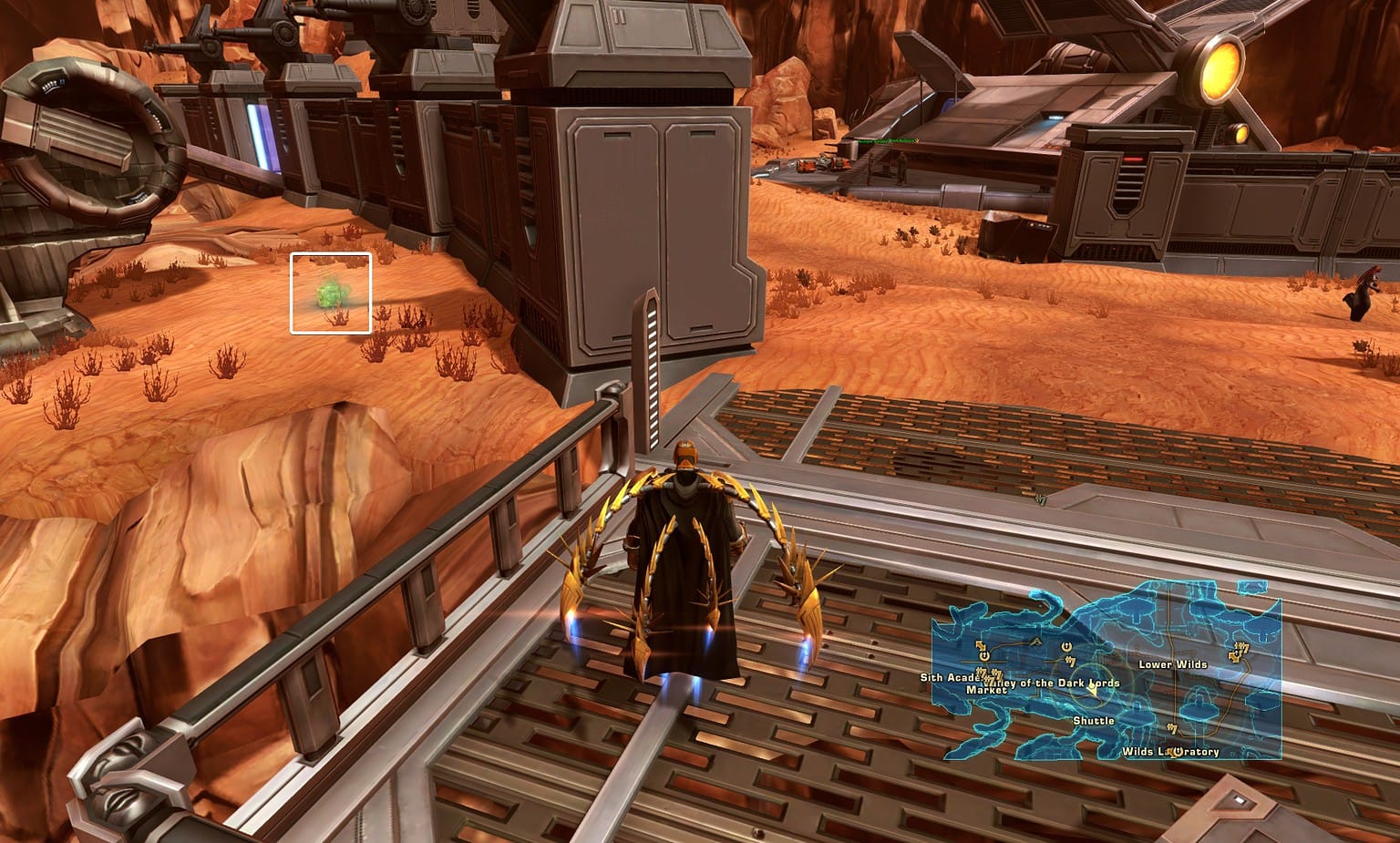
Task: Click the Lower Wilds label on the map
Action: pos(1173,665)
